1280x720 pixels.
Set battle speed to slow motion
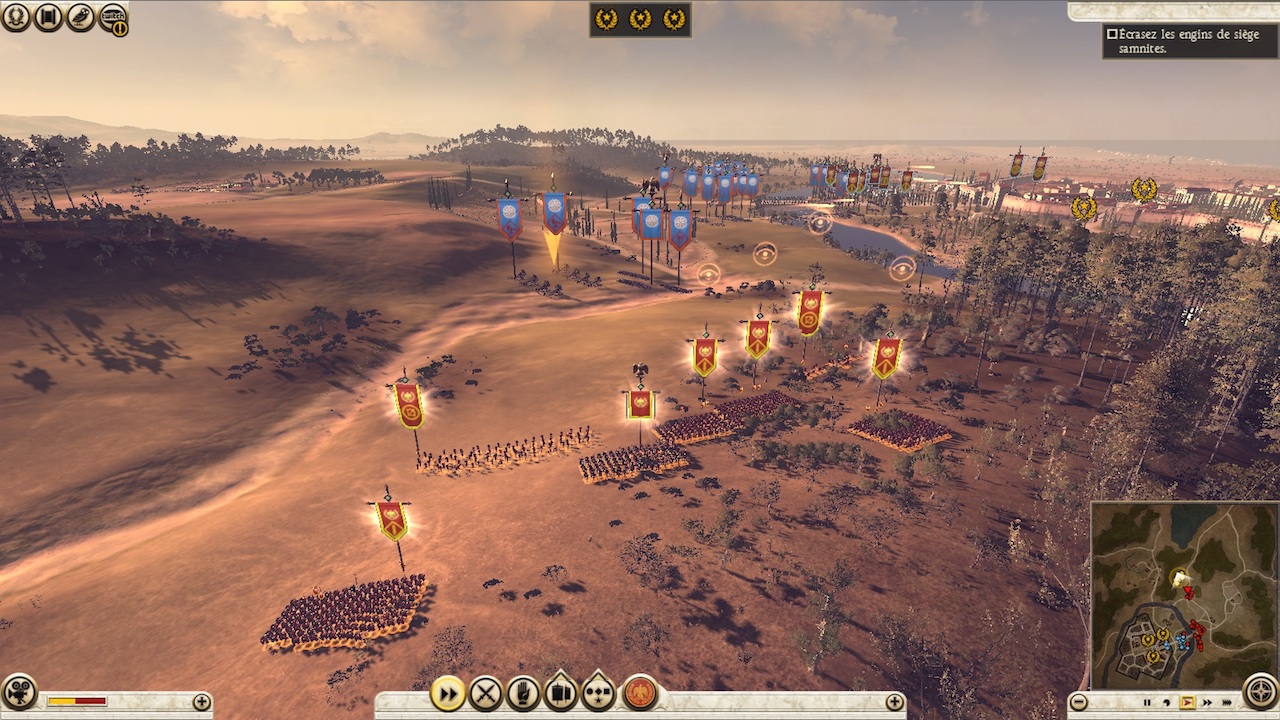pyautogui.click(x=1167, y=703)
